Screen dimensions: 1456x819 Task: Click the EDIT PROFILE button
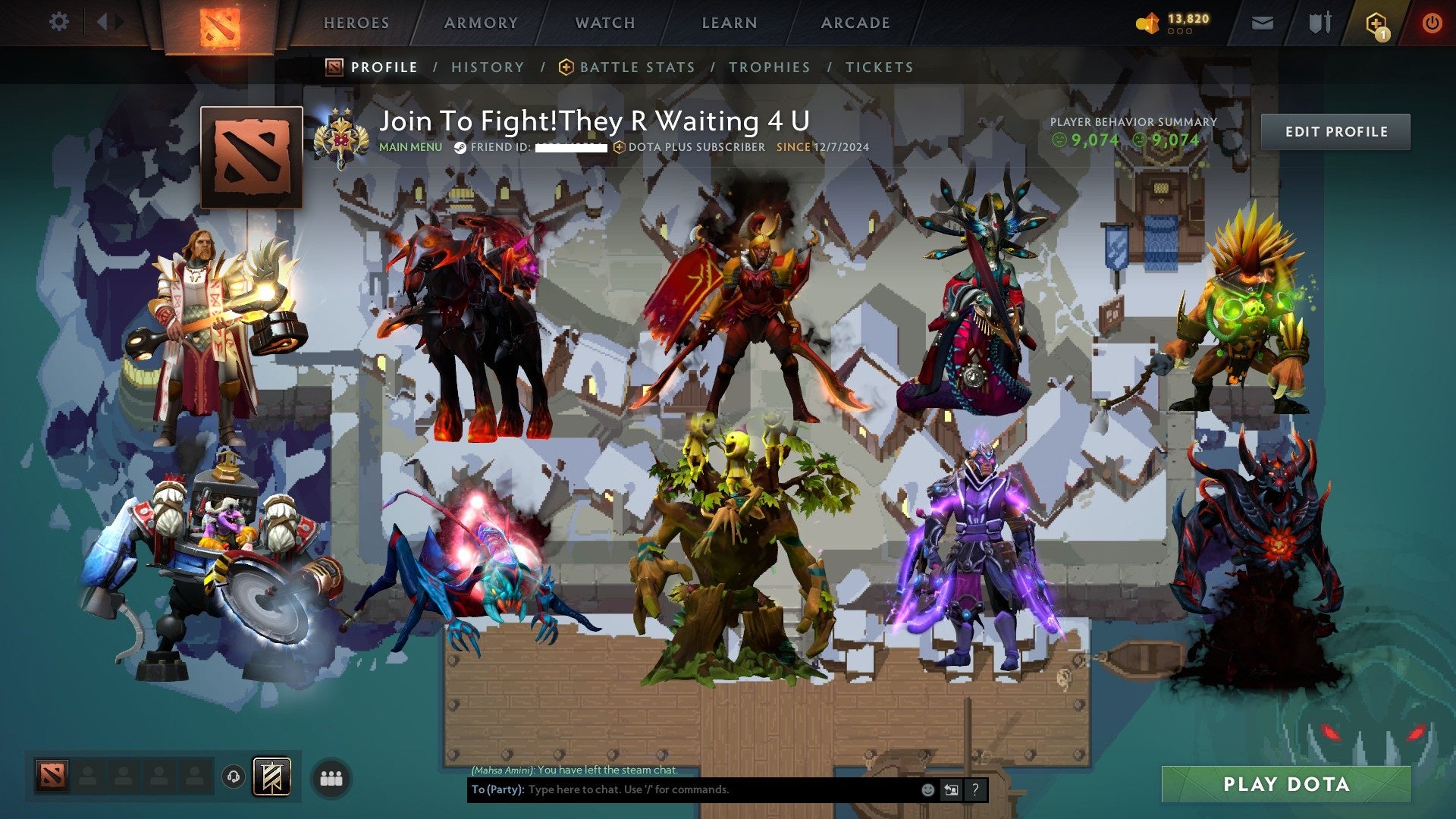point(1336,130)
